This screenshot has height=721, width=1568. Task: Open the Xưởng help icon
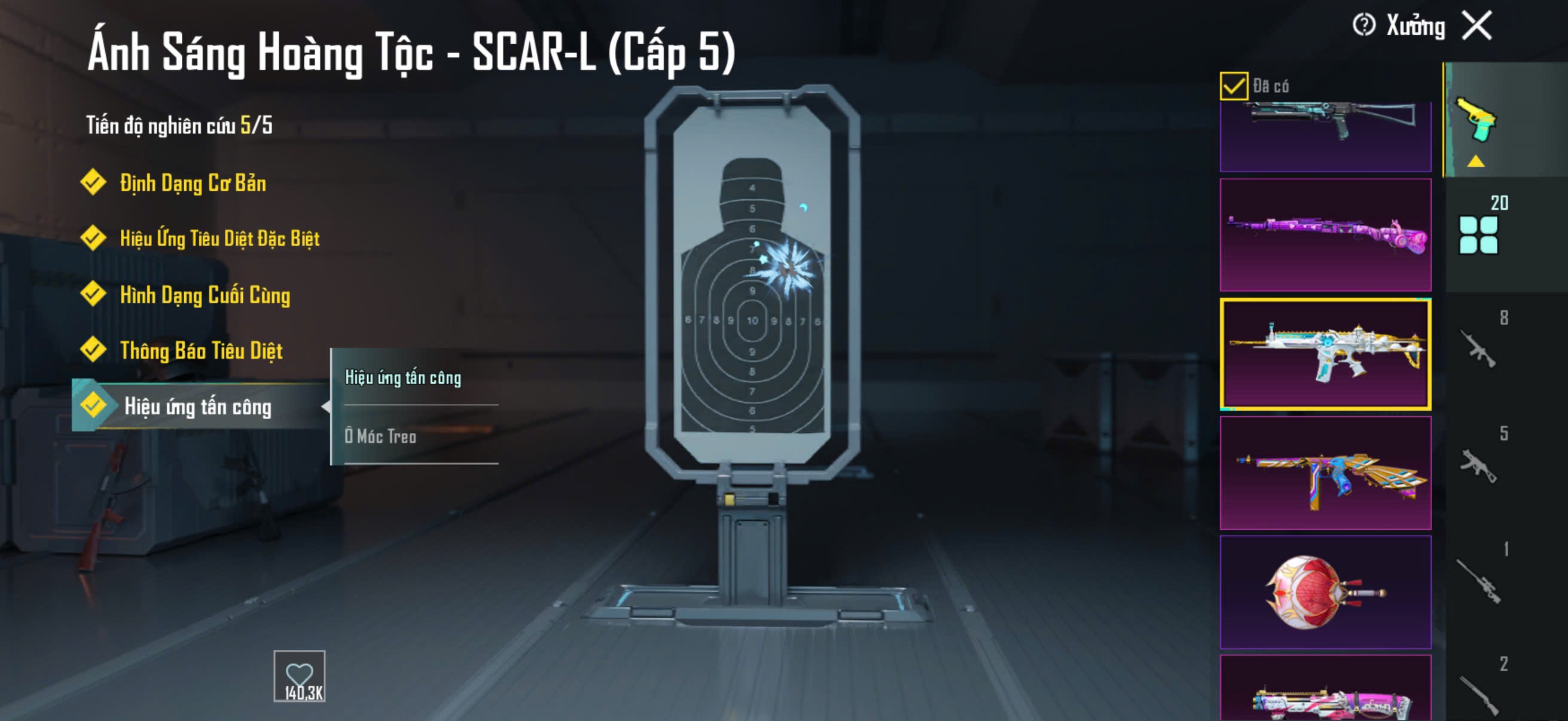click(x=1363, y=26)
